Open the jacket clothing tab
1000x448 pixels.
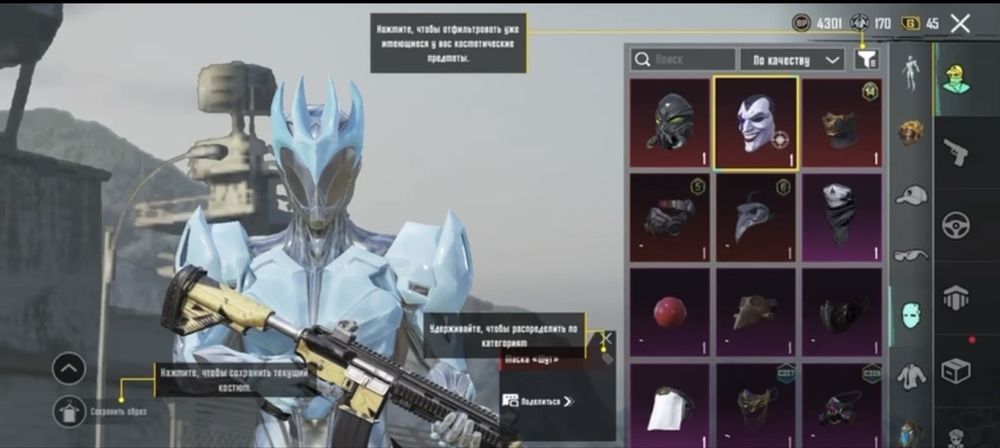[910, 375]
